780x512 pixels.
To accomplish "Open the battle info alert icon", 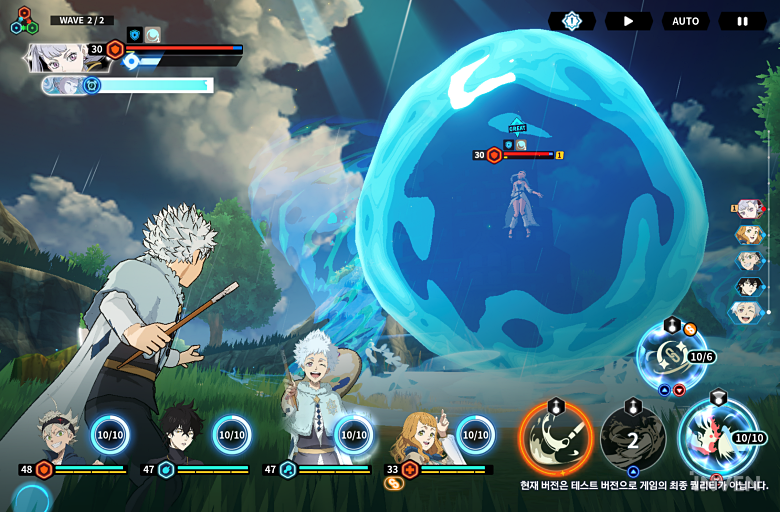I will [x=571, y=21].
